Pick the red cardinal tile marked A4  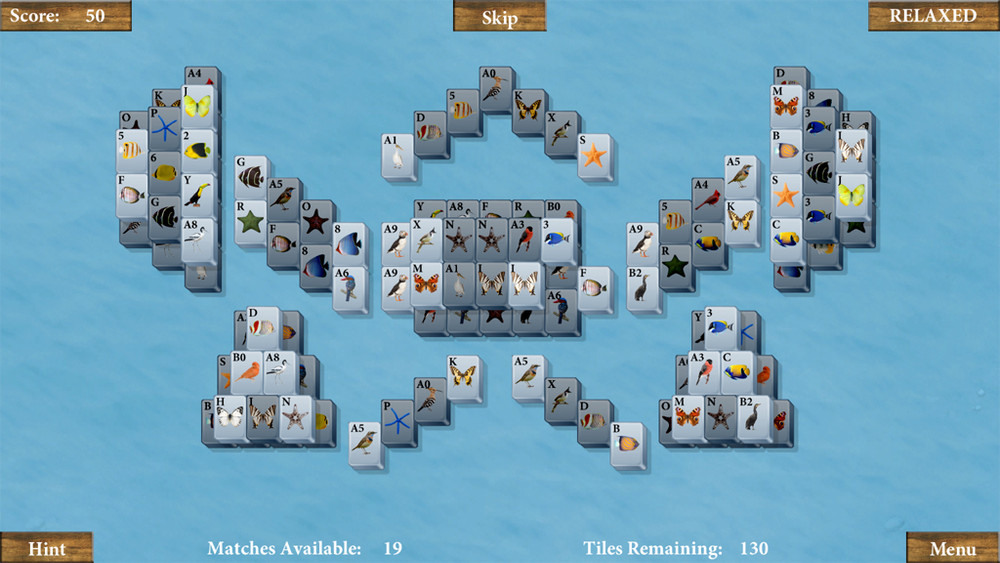708,198
